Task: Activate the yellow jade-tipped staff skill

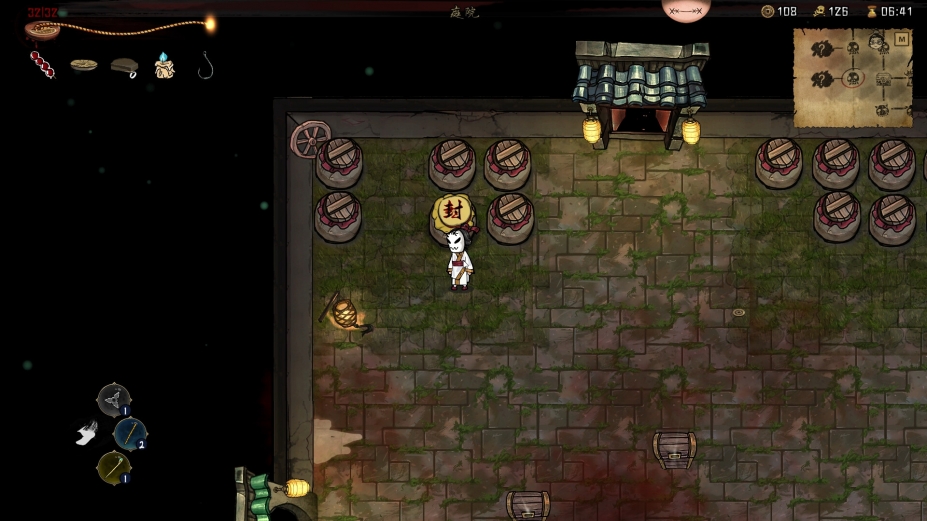Action: coord(113,467)
